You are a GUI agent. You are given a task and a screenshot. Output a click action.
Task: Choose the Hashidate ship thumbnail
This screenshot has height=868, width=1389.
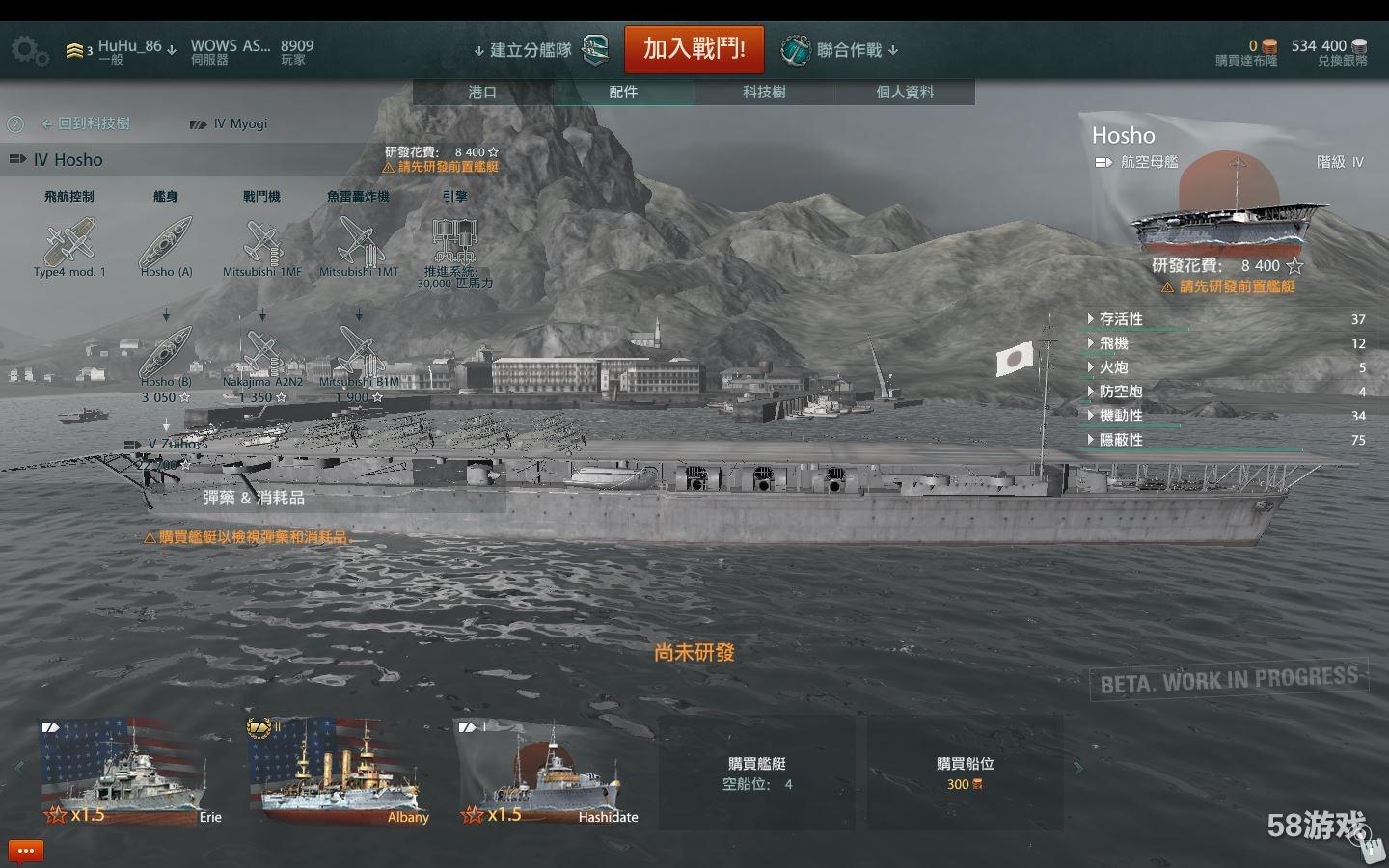pyautogui.click(x=548, y=772)
